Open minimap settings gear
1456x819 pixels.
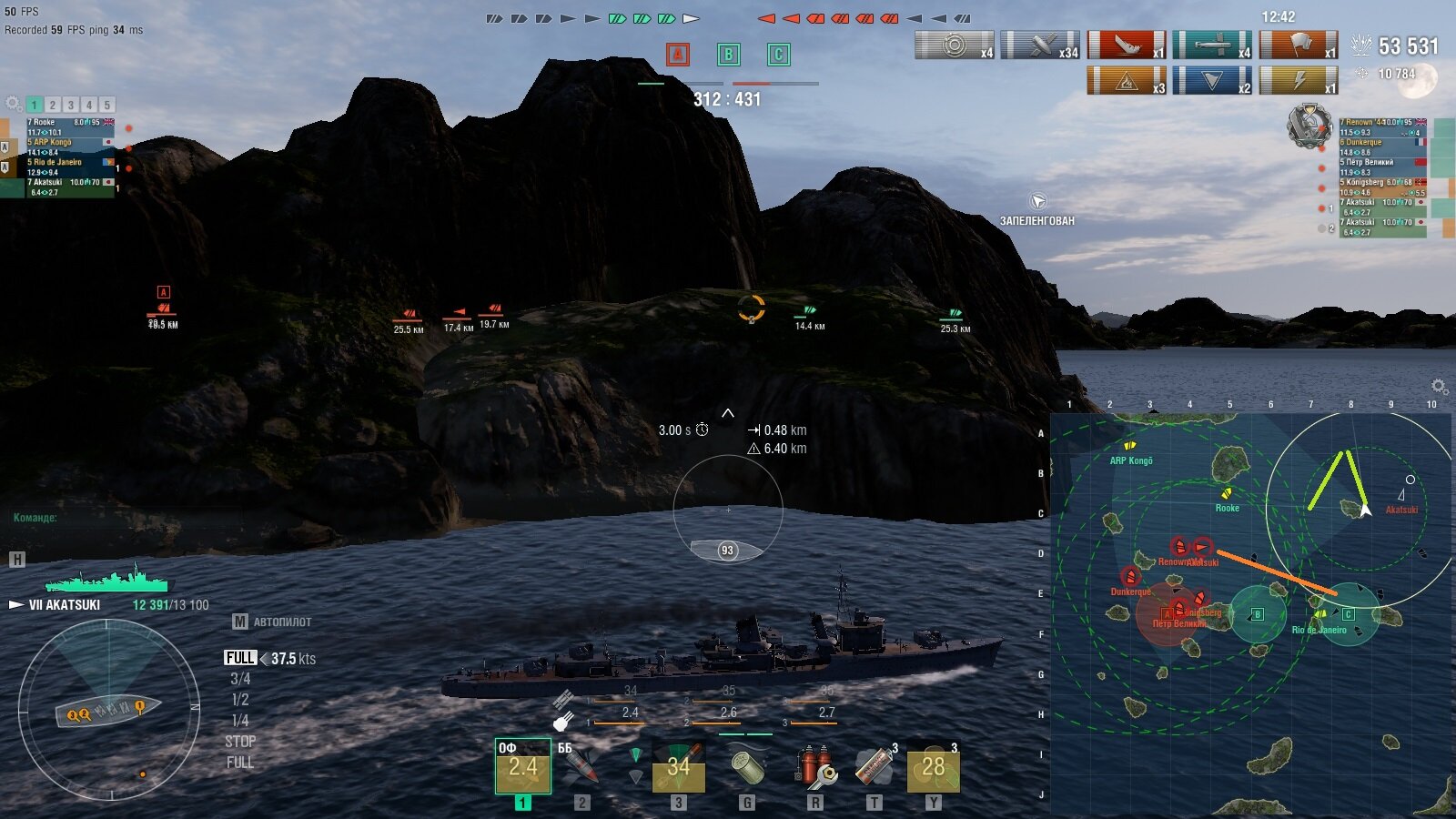(x=1439, y=387)
